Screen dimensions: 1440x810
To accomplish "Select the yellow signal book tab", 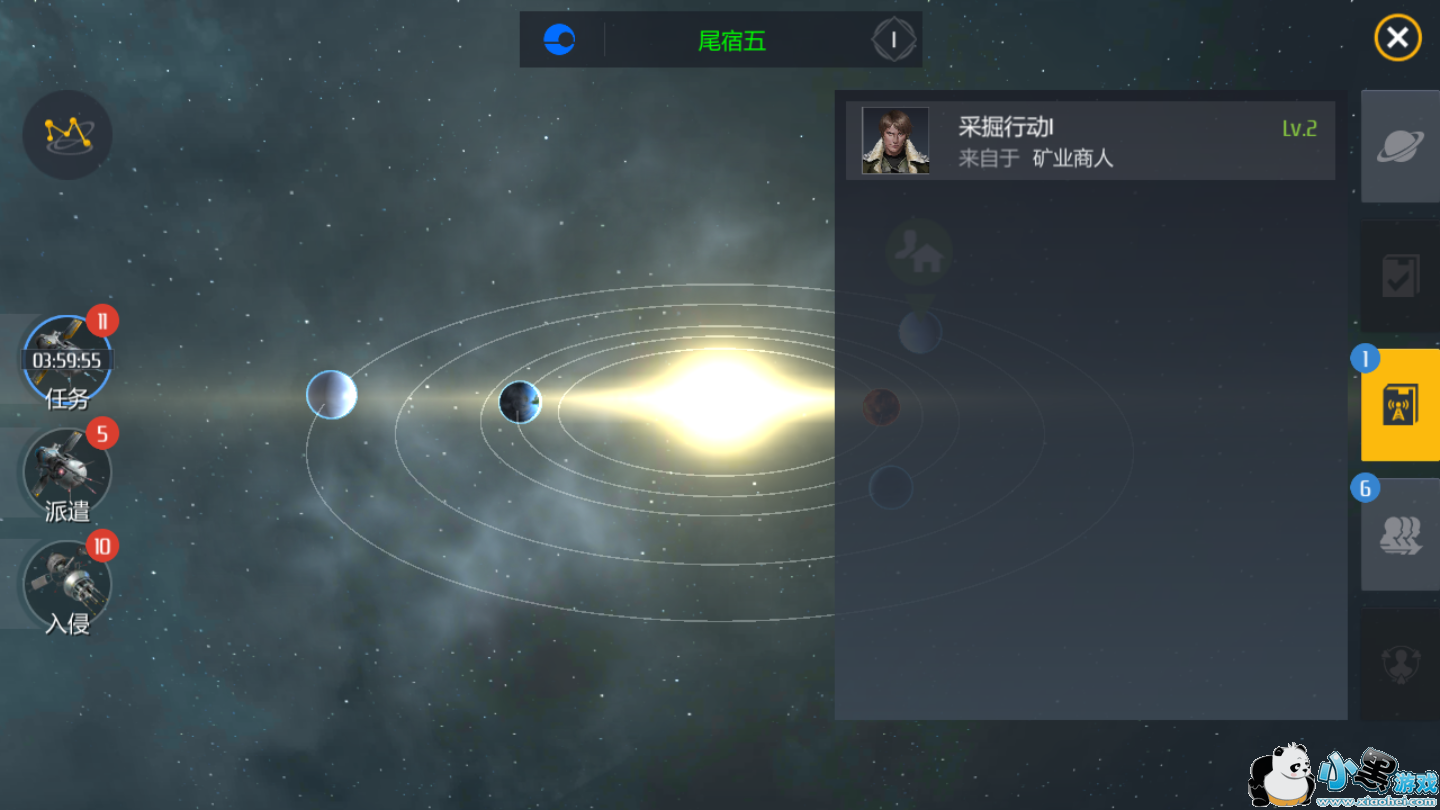I will (1400, 405).
